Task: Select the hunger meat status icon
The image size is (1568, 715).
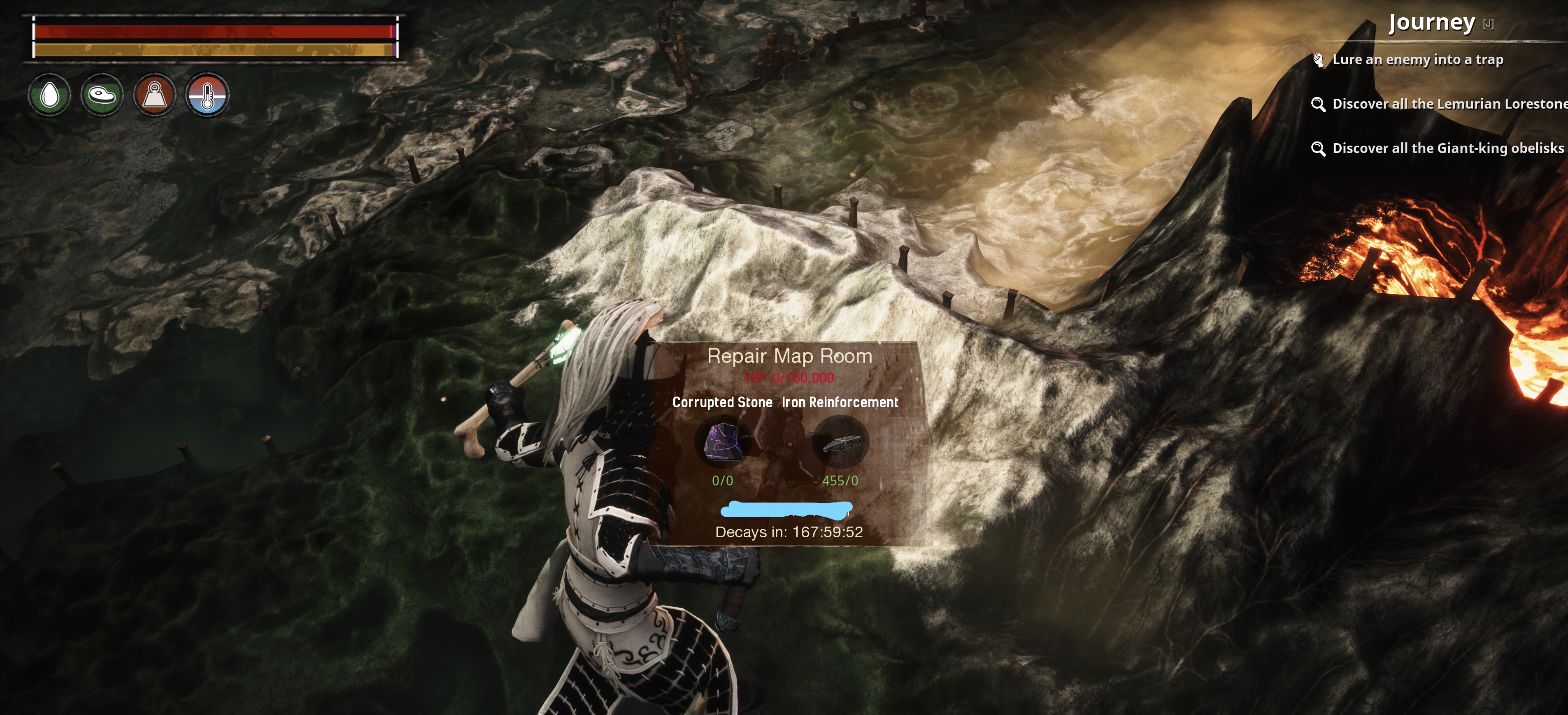Action: [102, 95]
